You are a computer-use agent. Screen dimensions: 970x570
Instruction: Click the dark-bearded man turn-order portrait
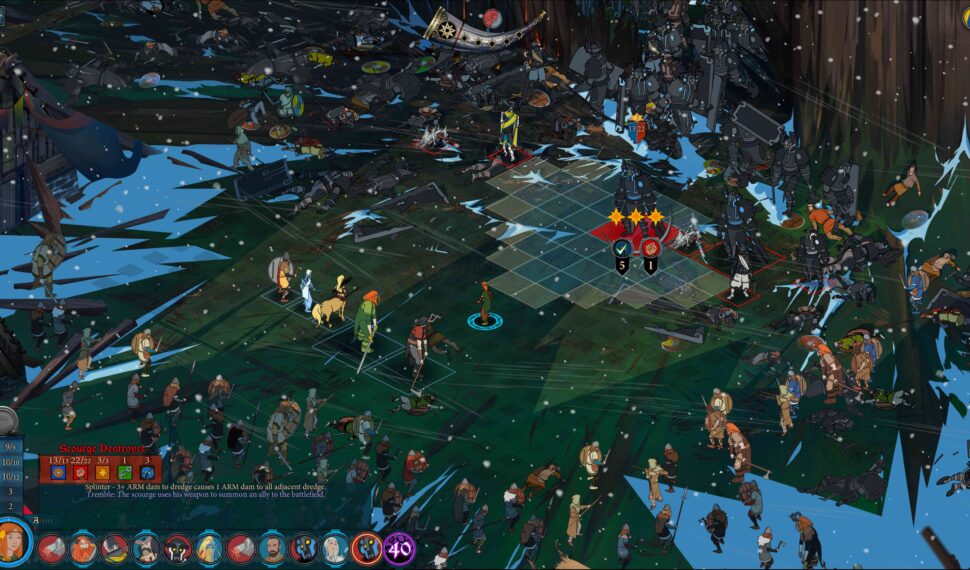(273, 548)
